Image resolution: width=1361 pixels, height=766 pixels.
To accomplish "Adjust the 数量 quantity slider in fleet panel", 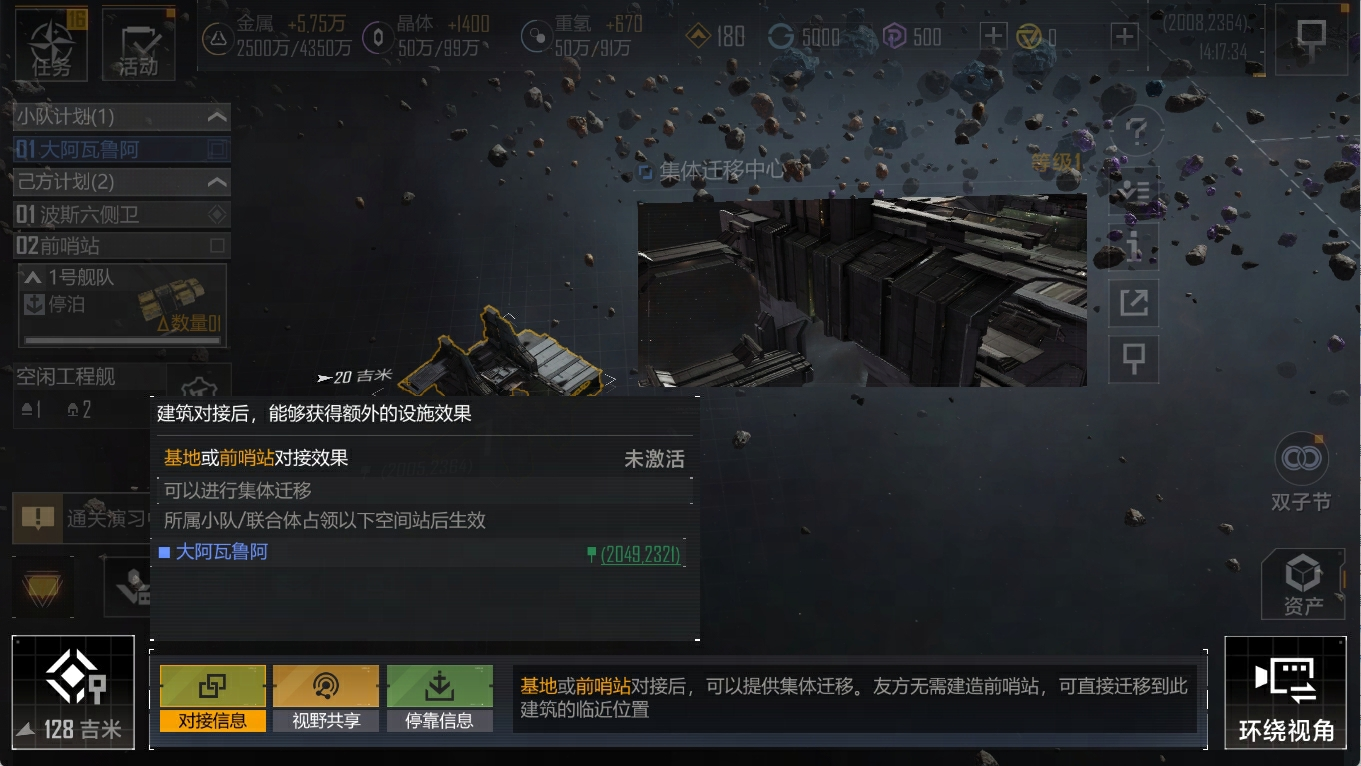I will tap(120, 338).
